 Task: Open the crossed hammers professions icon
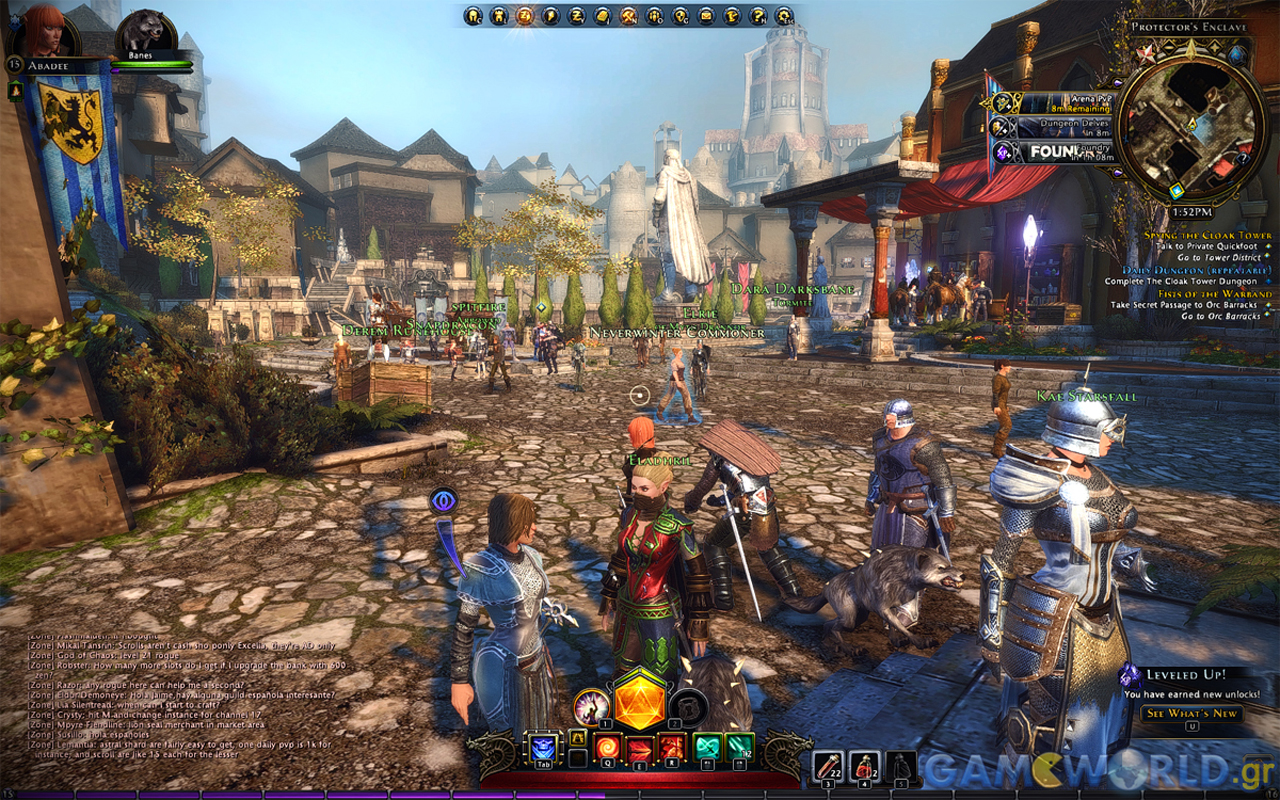[x=629, y=16]
